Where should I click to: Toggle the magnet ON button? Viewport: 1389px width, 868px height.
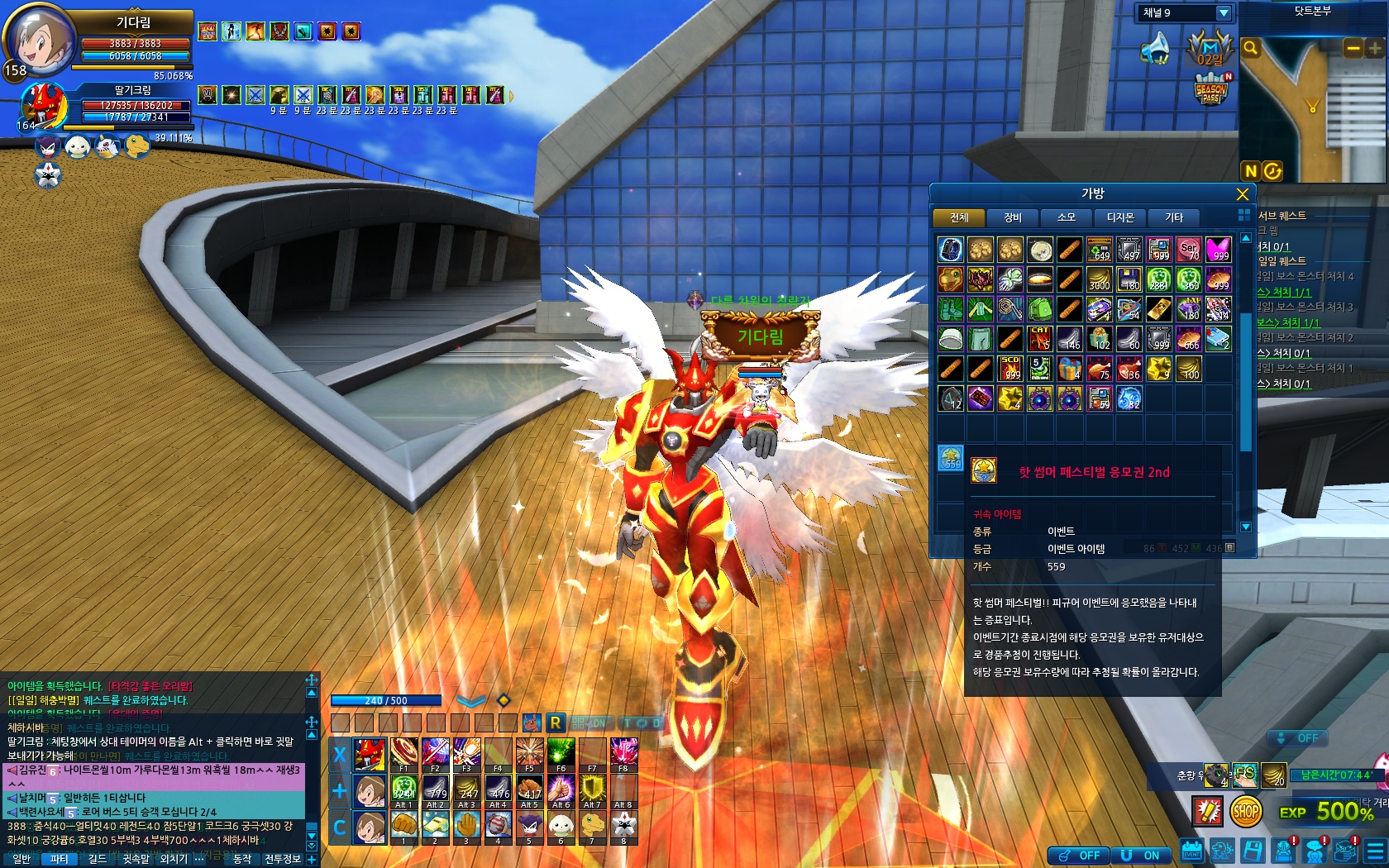click(1141, 856)
